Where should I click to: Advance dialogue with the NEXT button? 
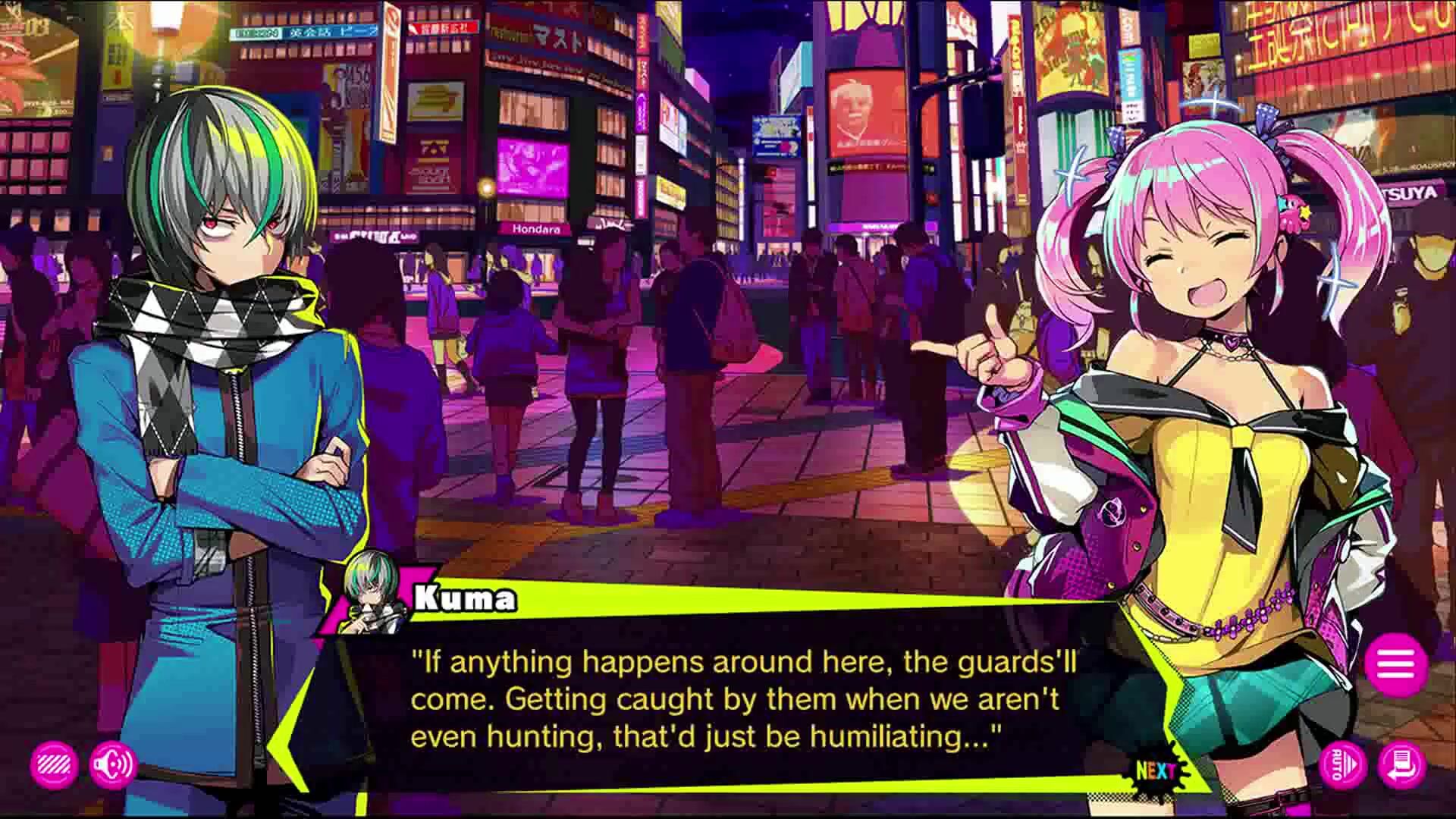pos(1156,771)
